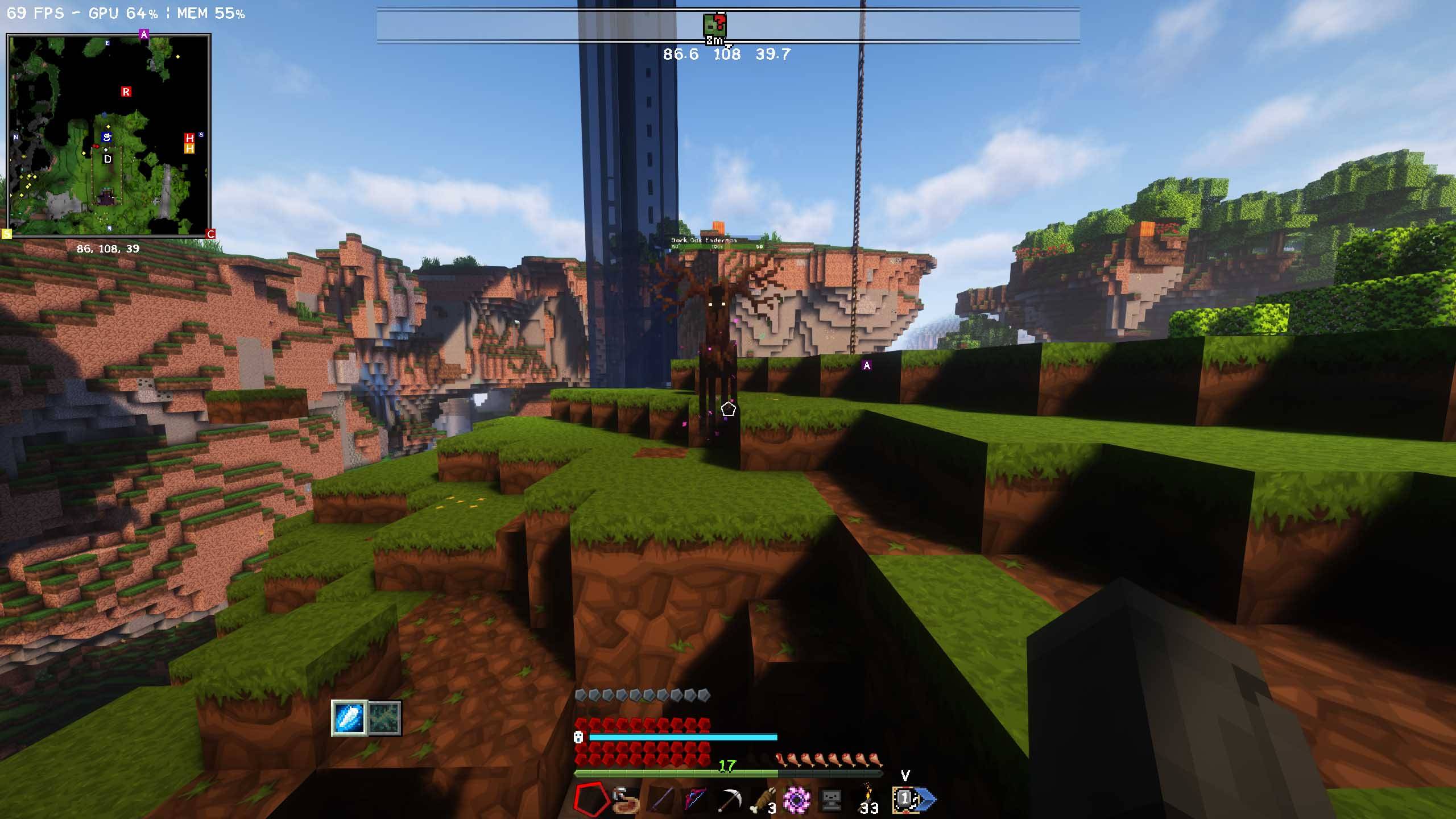
Task: Toggle the red R waypoint marker
Action: click(126, 91)
